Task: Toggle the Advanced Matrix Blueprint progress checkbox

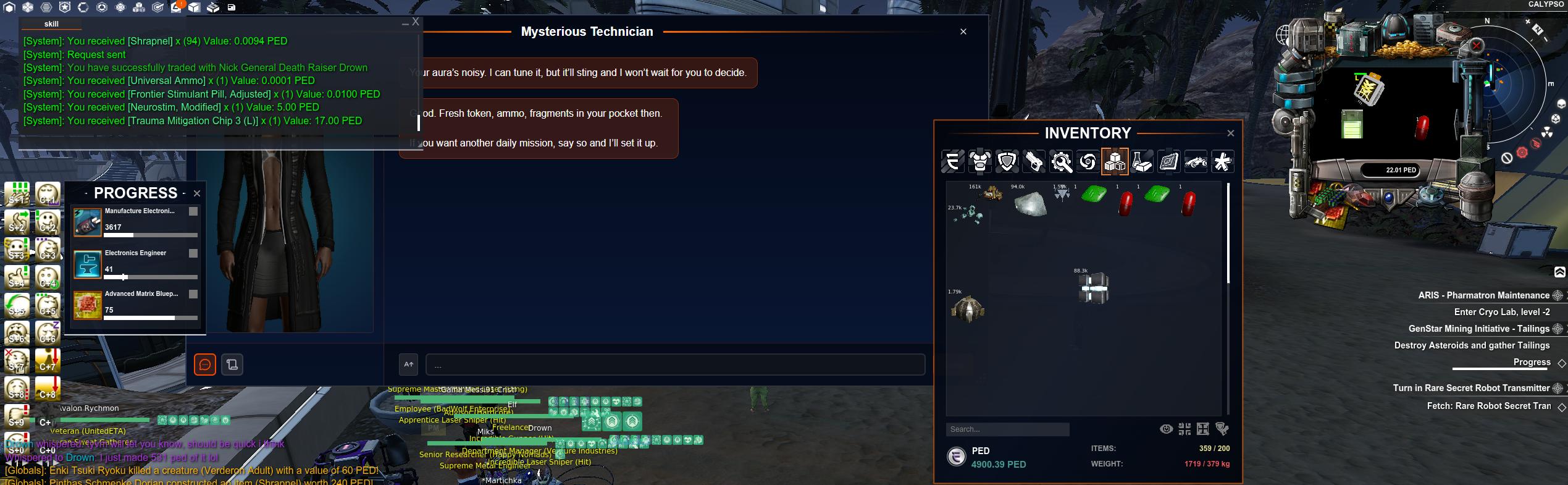Action: tap(193, 294)
